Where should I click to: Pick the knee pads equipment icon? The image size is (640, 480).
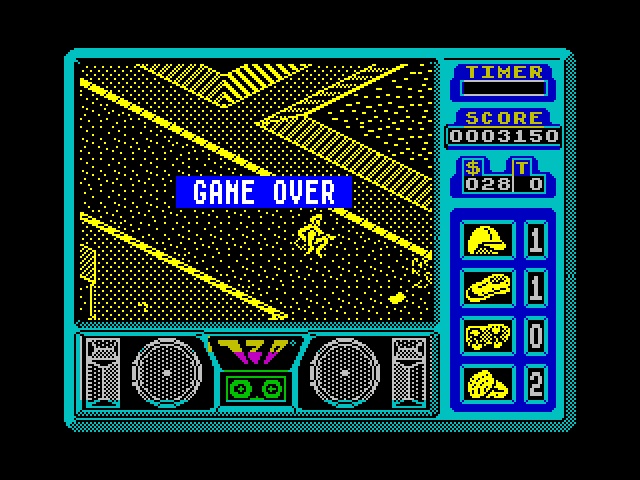point(489,383)
